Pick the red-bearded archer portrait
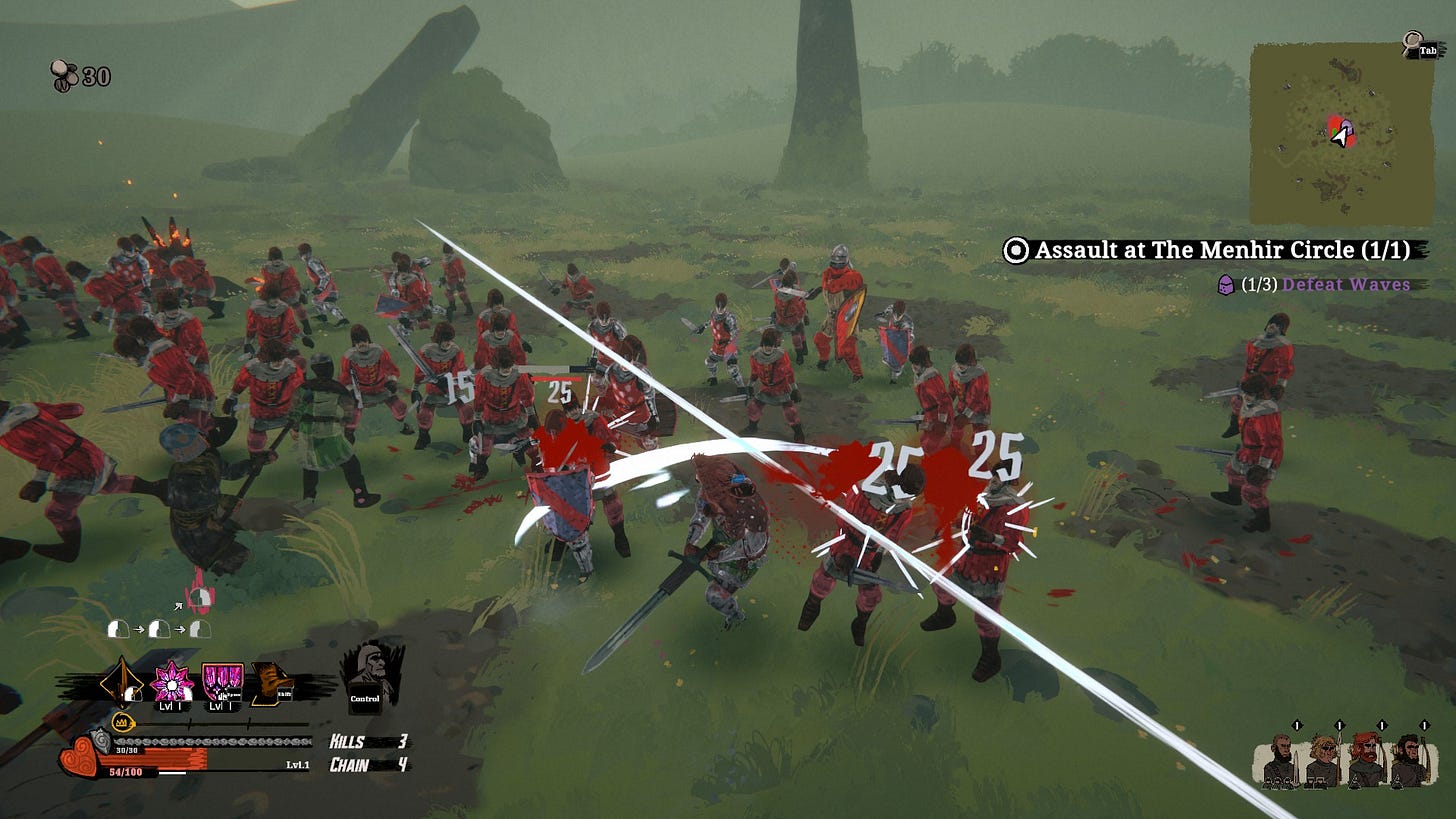The width and height of the screenshot is (1456, 819). 1365,761
